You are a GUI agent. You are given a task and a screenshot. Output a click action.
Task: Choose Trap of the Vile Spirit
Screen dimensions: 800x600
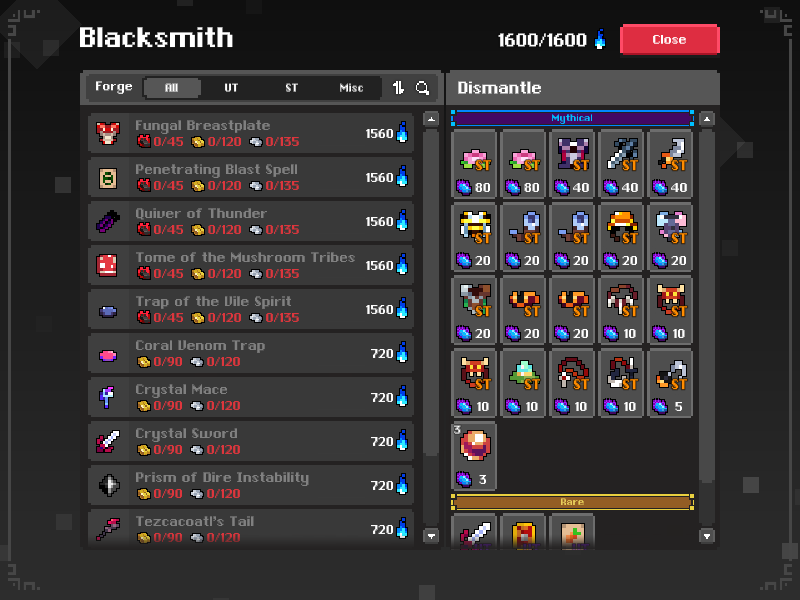[x=251, y=309]
